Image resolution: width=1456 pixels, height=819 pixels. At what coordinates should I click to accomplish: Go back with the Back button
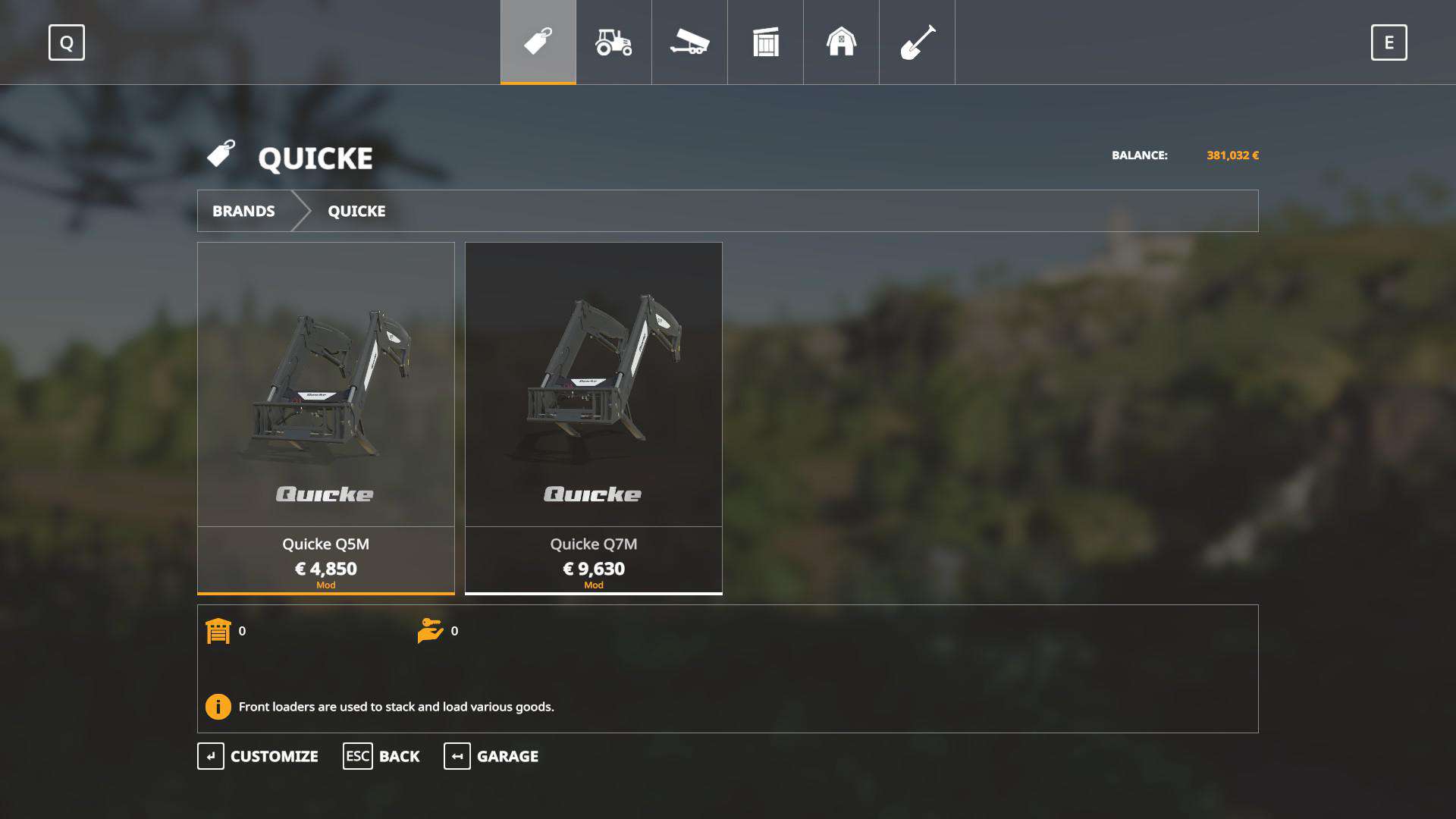pyautogui.click(x=381, y=756)
